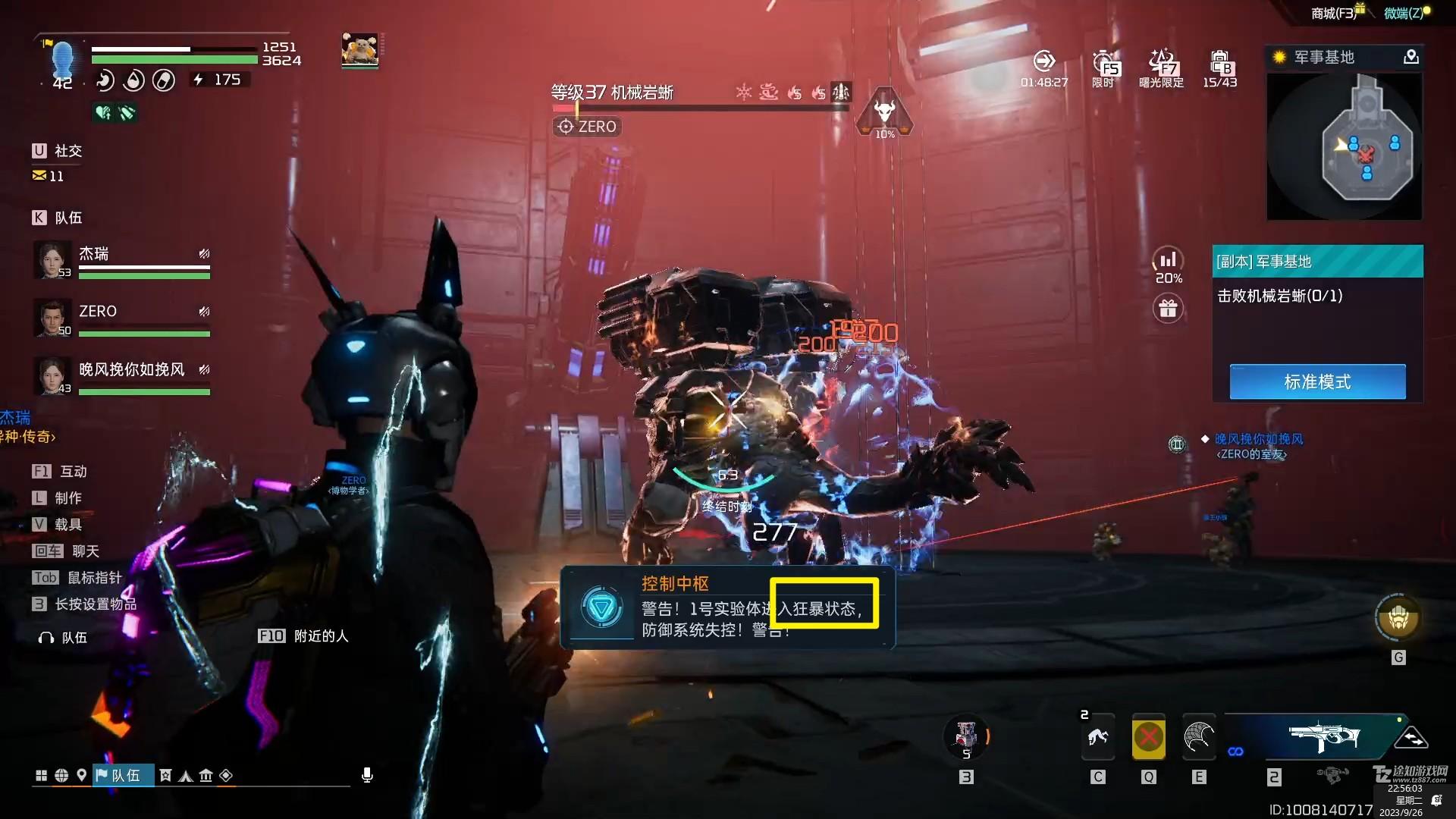Open the backpack showing 15/43

1219,67
